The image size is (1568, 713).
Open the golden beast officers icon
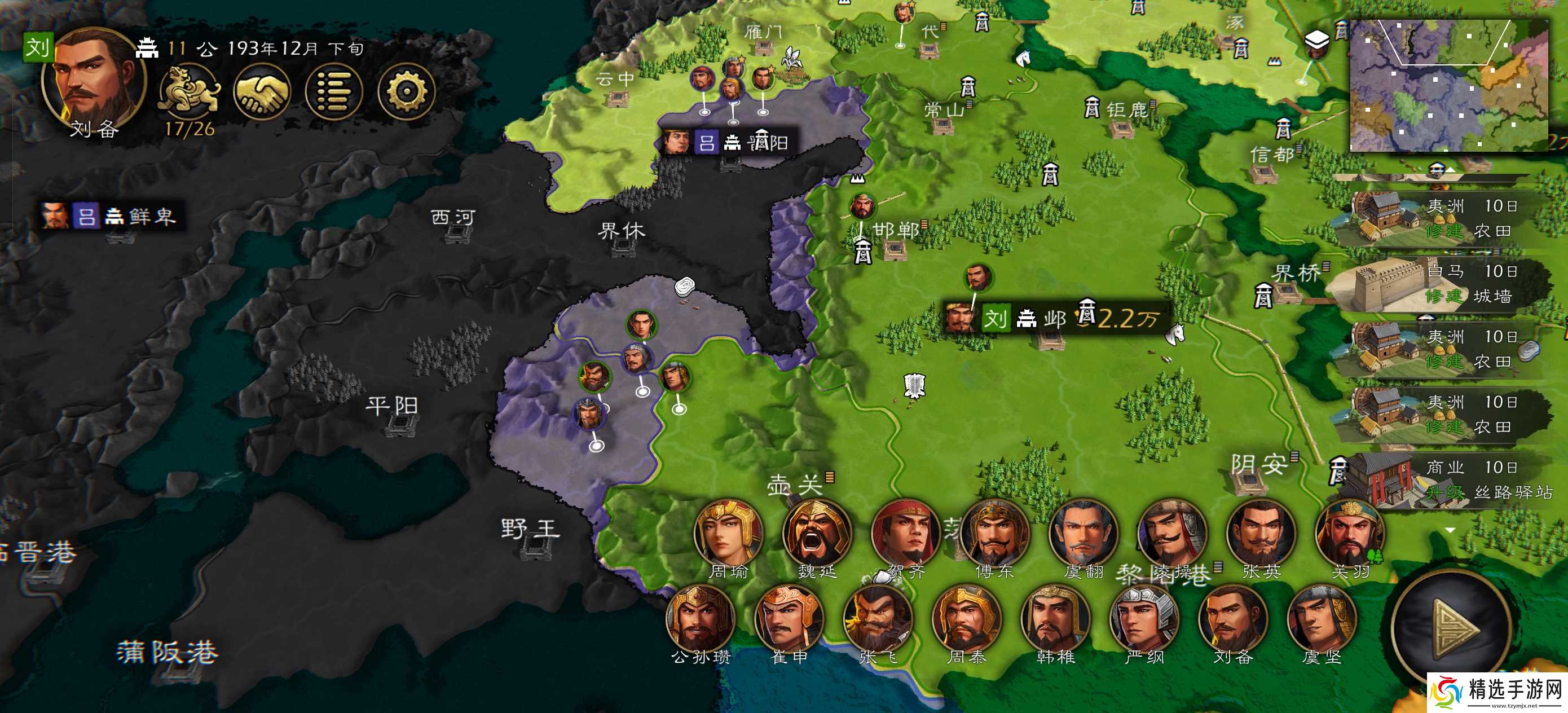pyautogui.click(x=189, y=91)
